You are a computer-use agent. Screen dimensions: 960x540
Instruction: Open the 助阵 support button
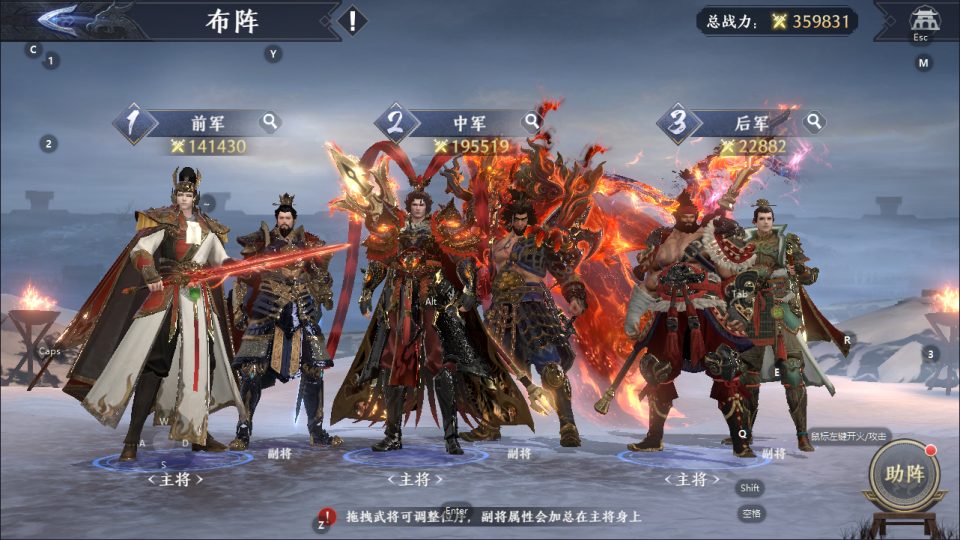[x=903, y=475]
